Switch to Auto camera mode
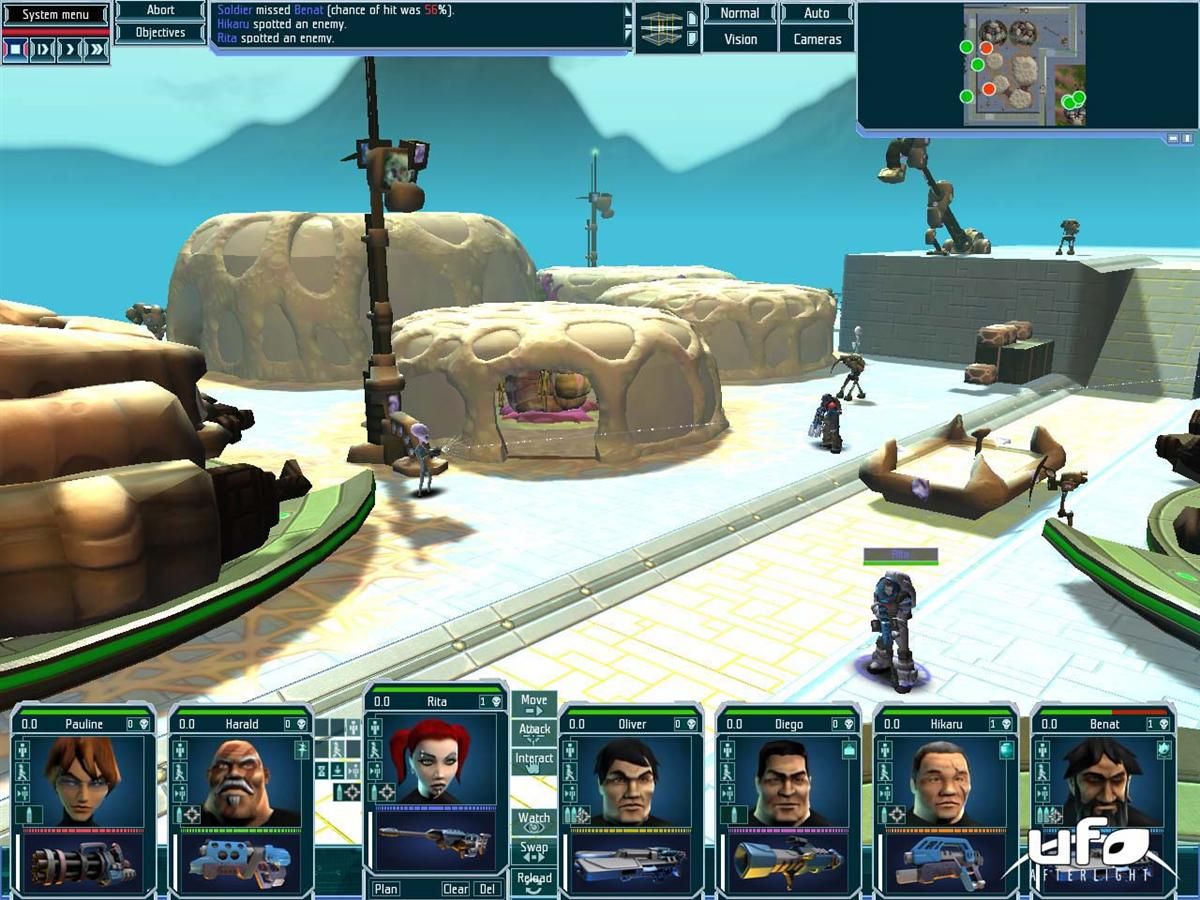This screenshot has width=1200, height=900. pos(817,14)
